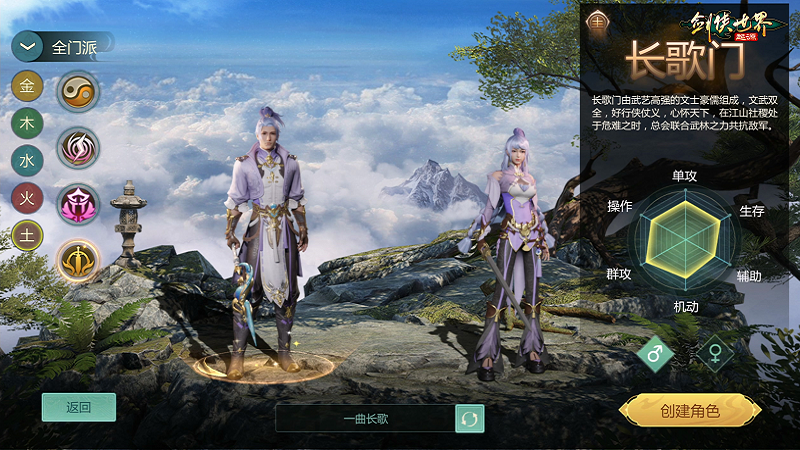Edit the character name field 一曲长歌
The height and width of the screenshot is (450, 800).
pyautogui.click(x=365, y=418)
